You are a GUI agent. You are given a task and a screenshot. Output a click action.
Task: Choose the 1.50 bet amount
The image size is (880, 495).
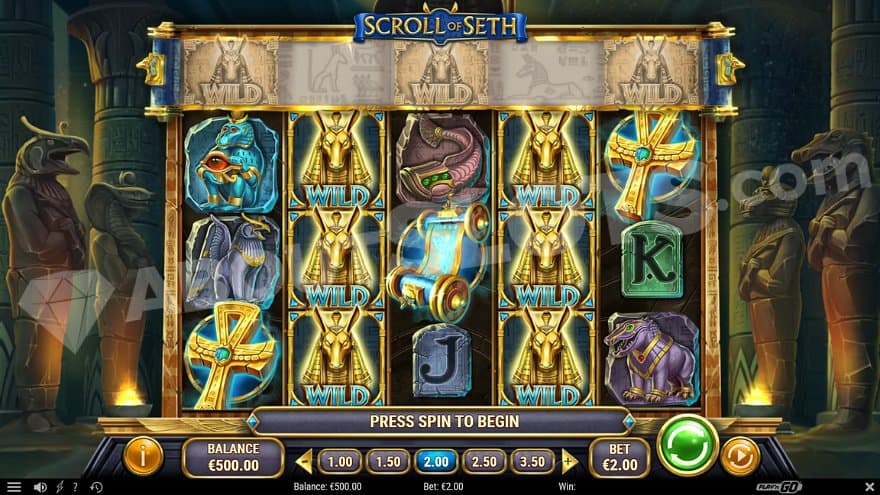coord(388,461)
